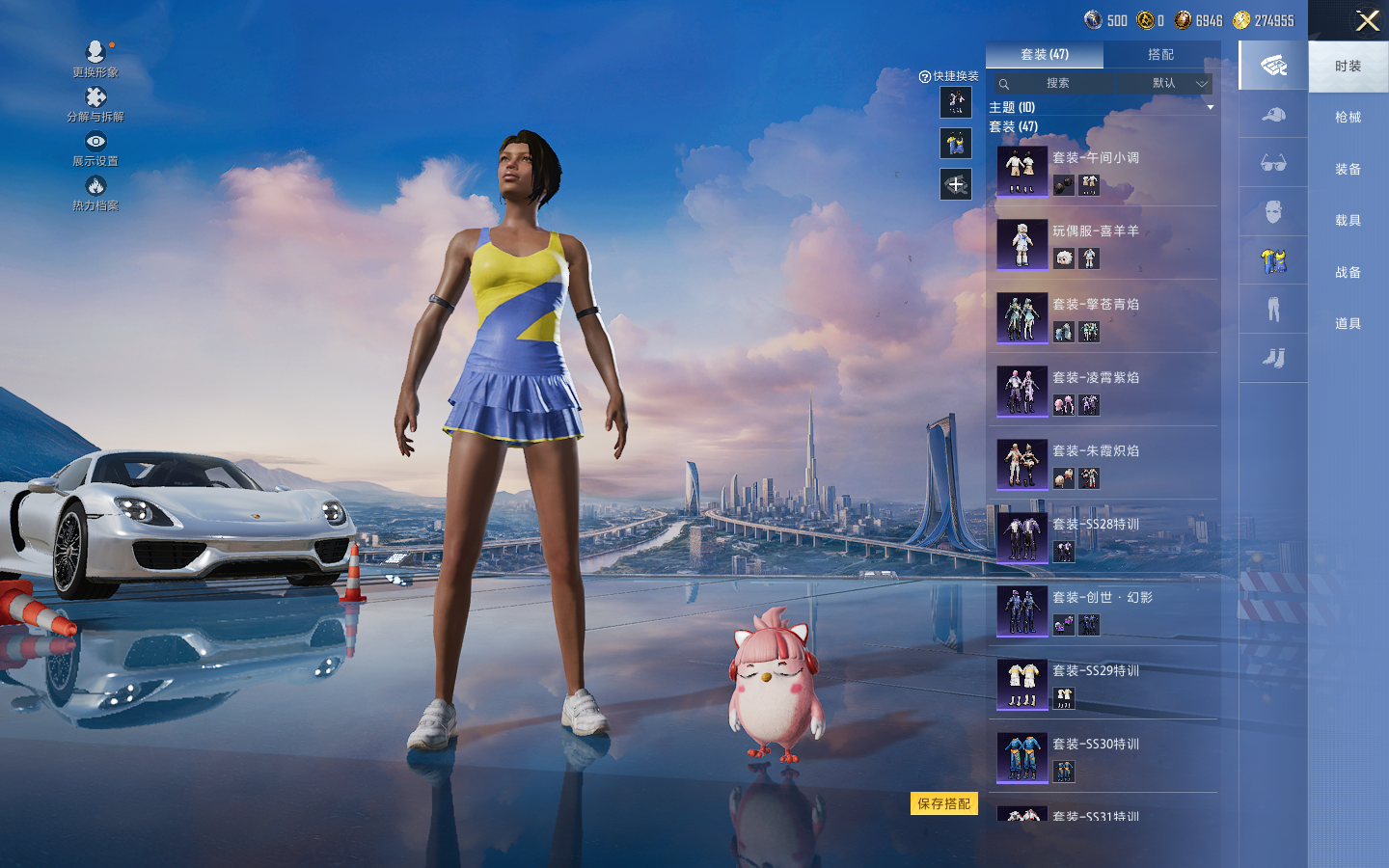Open 热力档案 archive
This screenshot has height=868, width=1389.
click(x=95, y=193)
